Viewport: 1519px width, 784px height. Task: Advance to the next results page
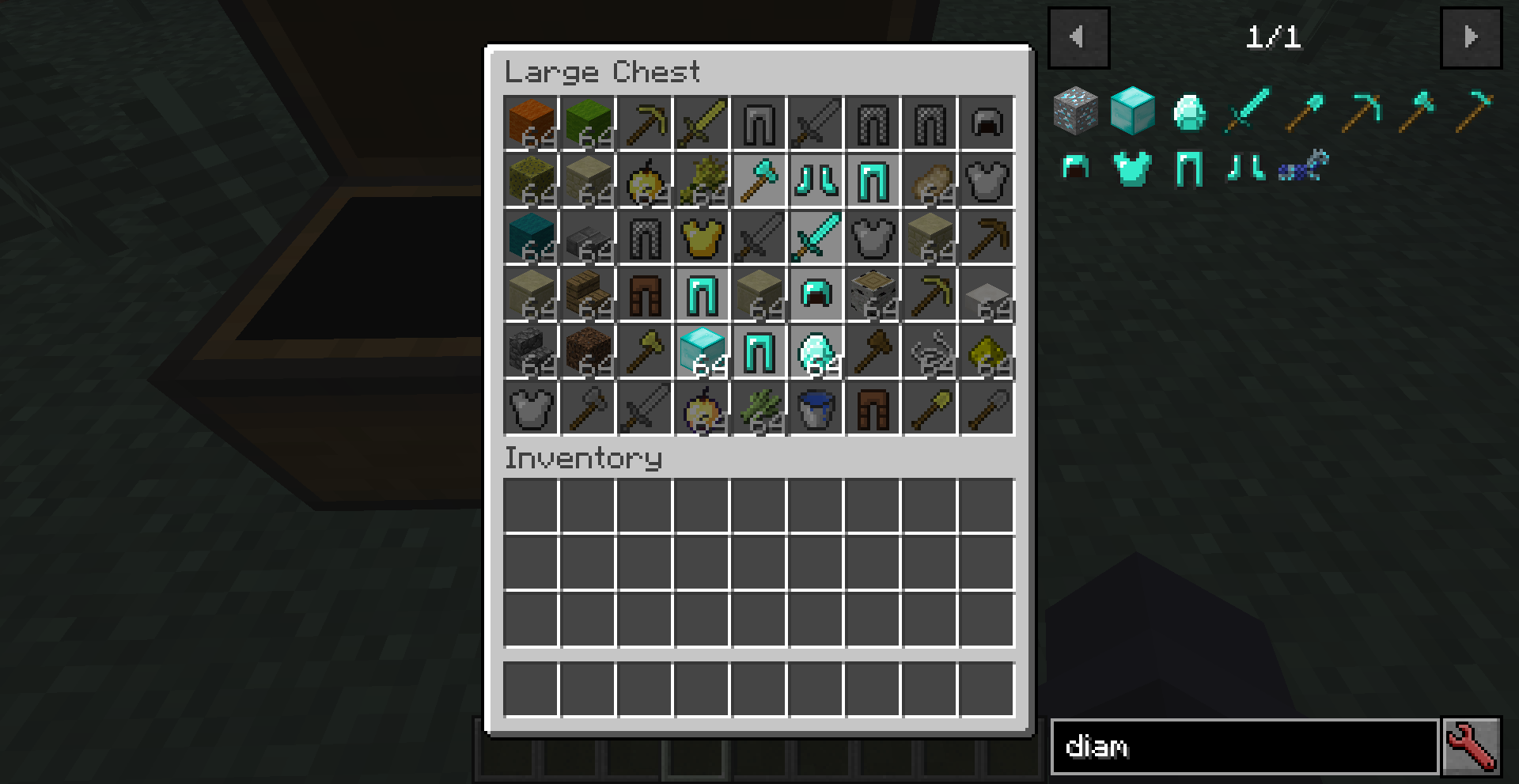1470,37
